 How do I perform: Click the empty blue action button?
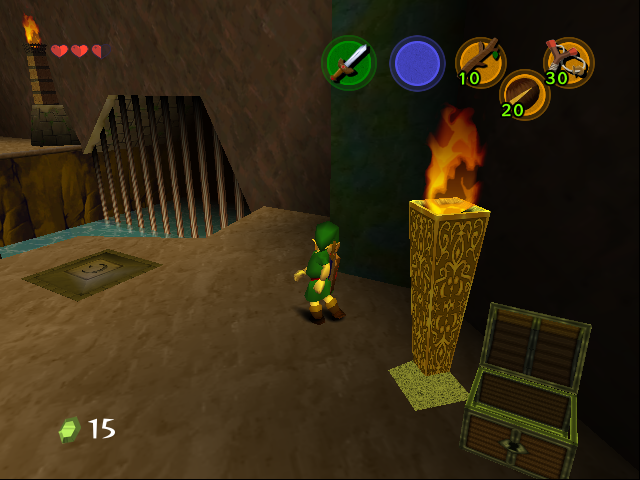[x=417, y=63]
